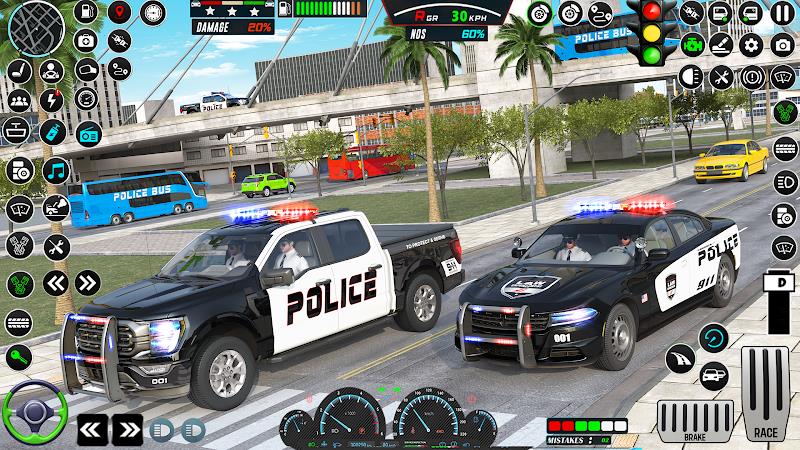Activate the lightning bolt button
The width and height of the screenshot is (800, 450).
53,100
